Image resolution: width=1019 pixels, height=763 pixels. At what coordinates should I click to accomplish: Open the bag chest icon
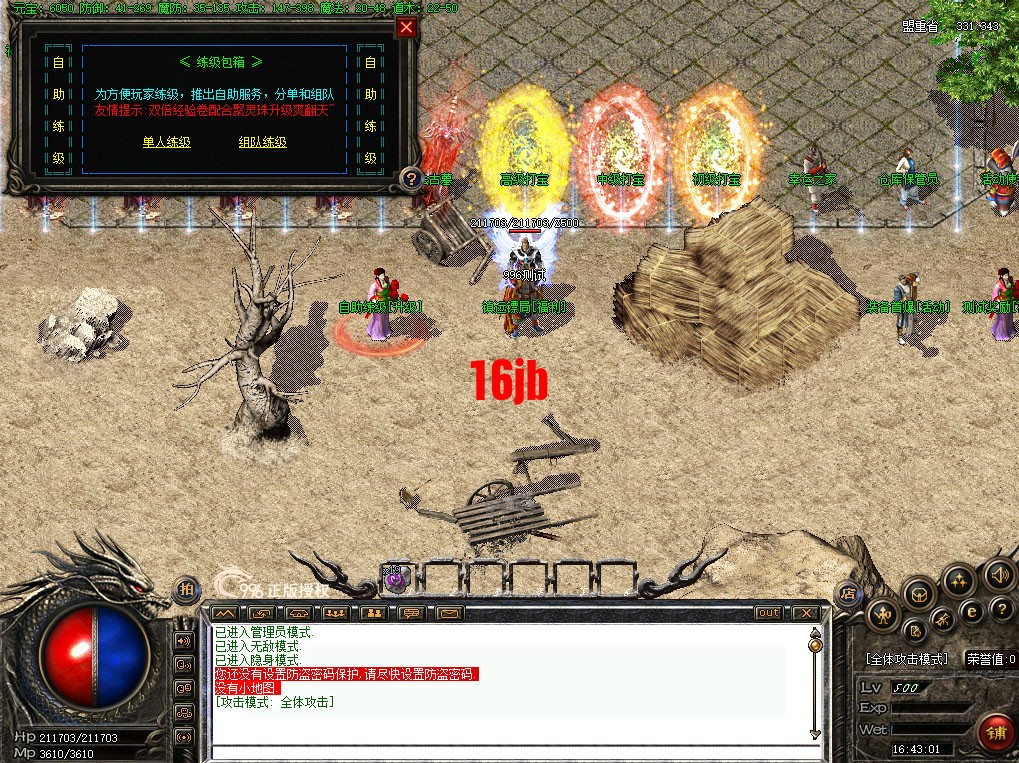[x=917, y=596]
